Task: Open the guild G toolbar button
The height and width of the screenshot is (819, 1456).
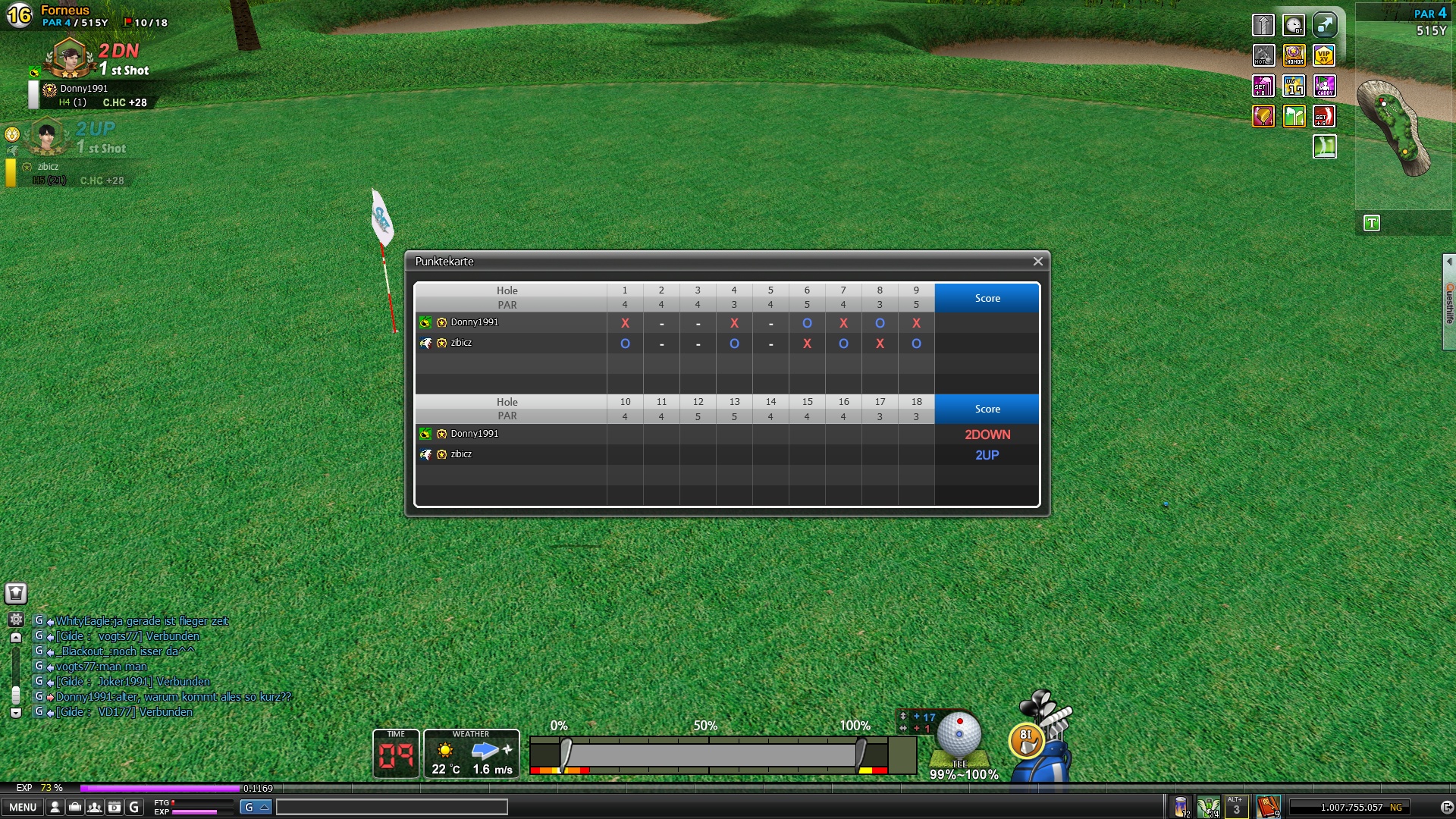Action: point(134,808)
